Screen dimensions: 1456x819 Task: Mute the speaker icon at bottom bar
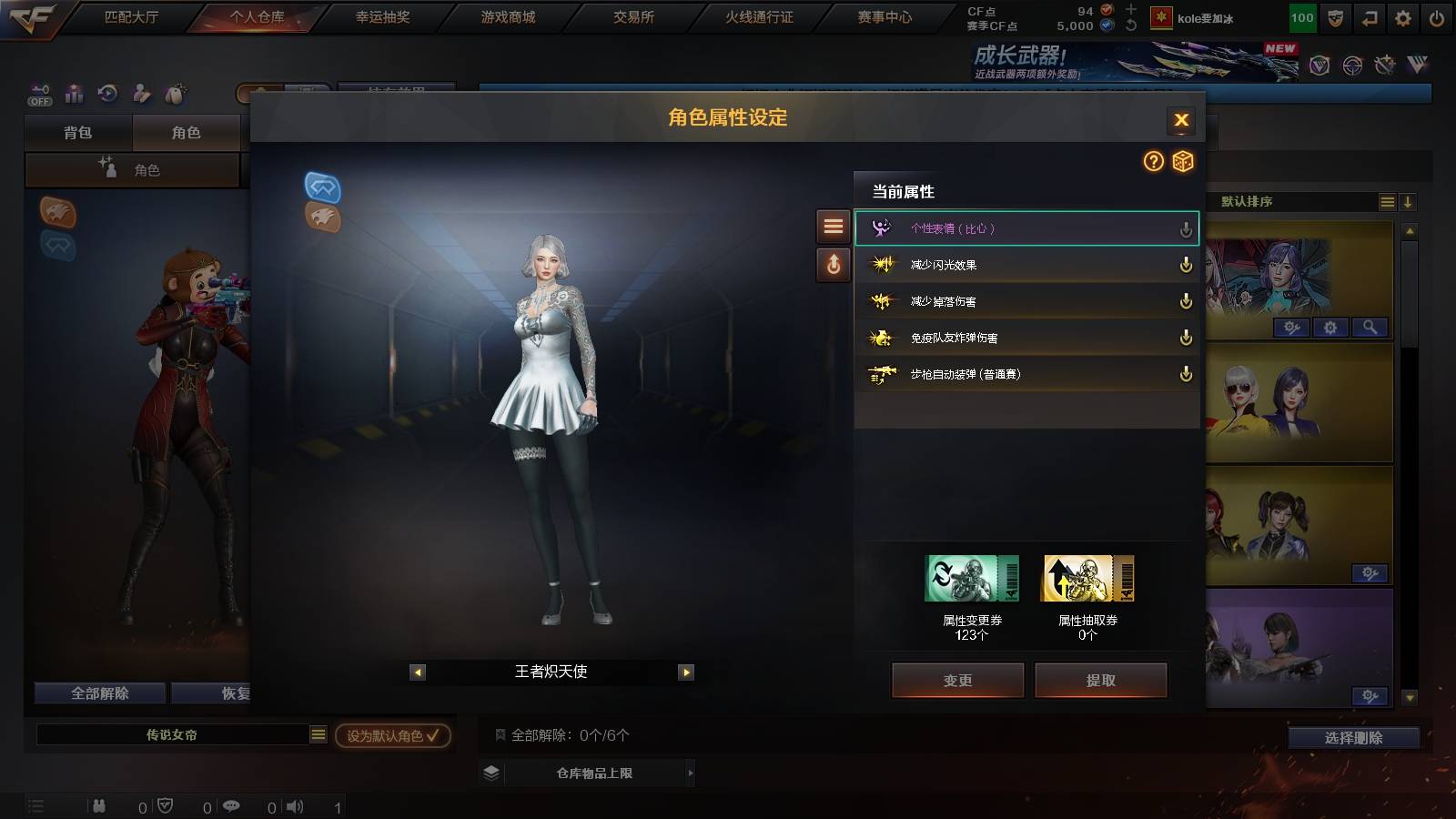coord(293,805)
